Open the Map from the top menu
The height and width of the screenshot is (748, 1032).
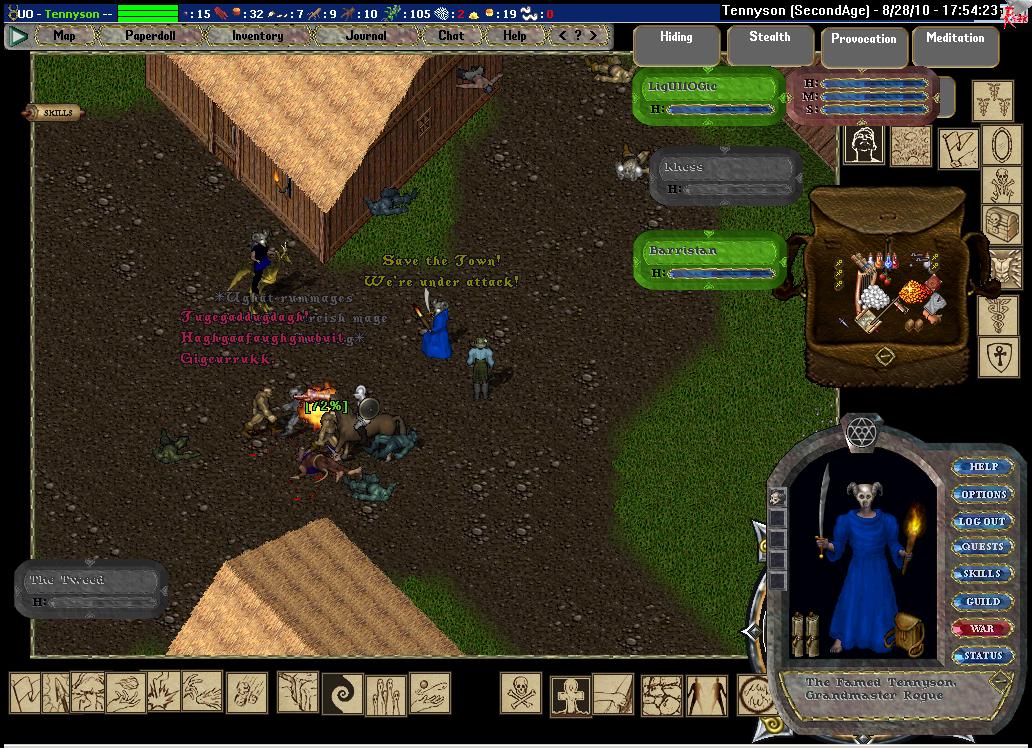point(64,35)
